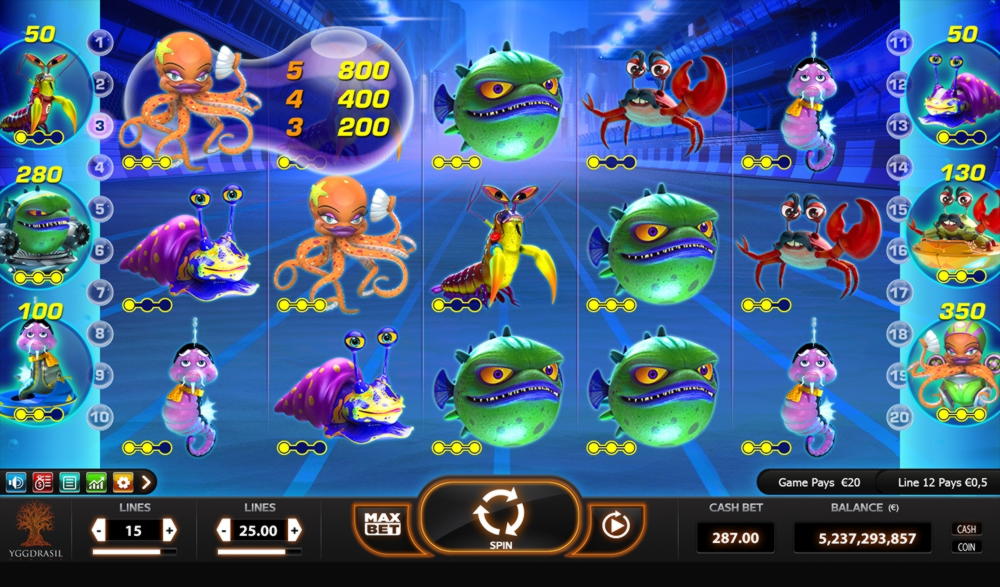Open the teal game rules list icon
Image resolution: width=1000 pixels, height=587 pixels.
(x=69, y=482)
